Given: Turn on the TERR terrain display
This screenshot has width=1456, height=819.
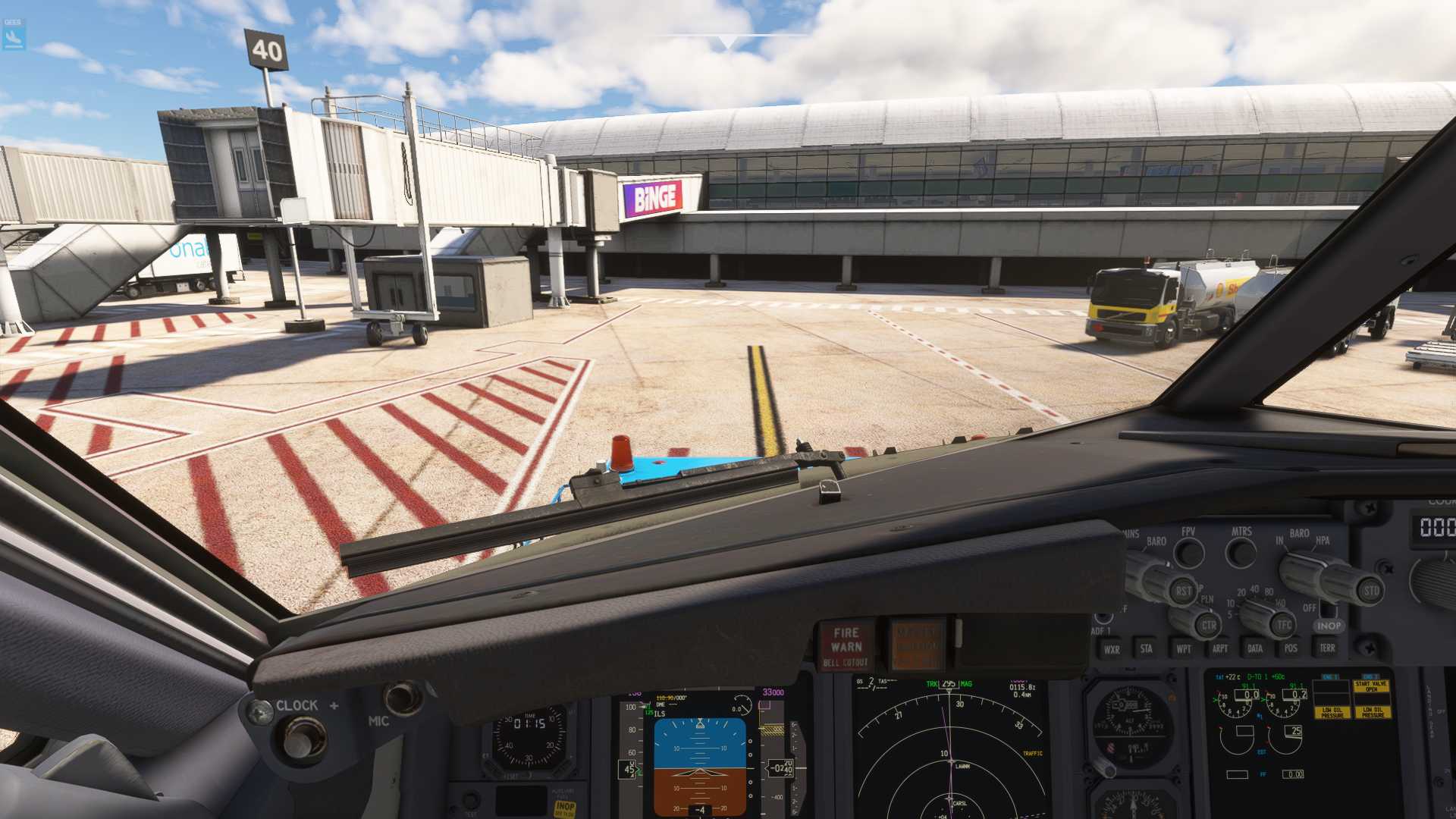Looking at the screenshot, I should pos(1327,648).
